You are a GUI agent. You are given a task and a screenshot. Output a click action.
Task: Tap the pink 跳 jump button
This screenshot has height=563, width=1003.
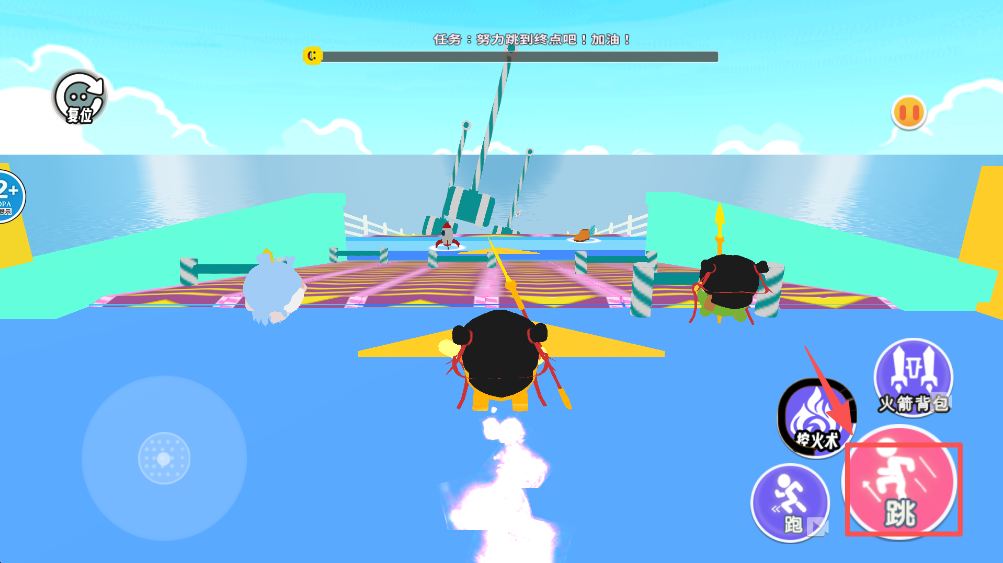click(x=902, y=487)
